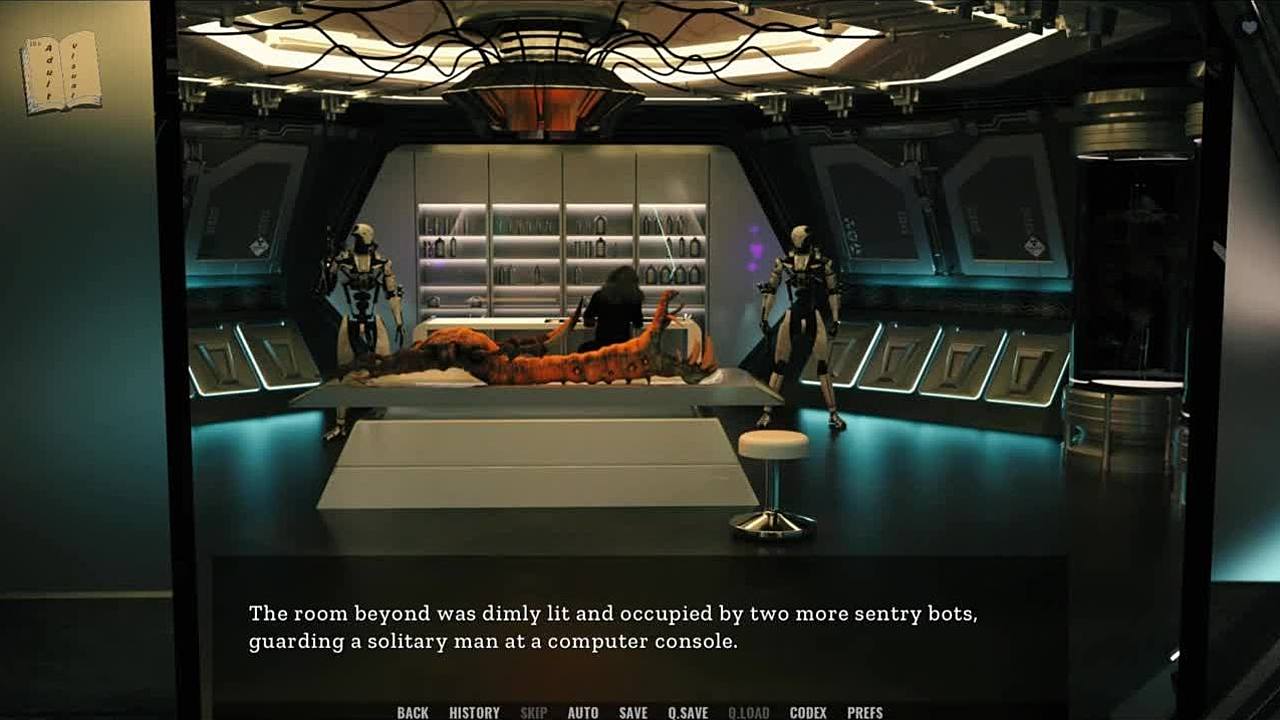Viewport: 1280px width, 720px height.
Task: Open the dialogue HISTORY log
Action: point(474,712)
